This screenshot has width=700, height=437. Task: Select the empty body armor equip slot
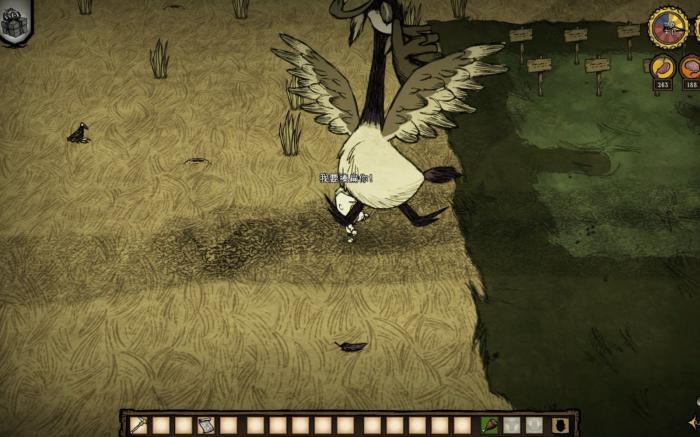click(513, 425)
